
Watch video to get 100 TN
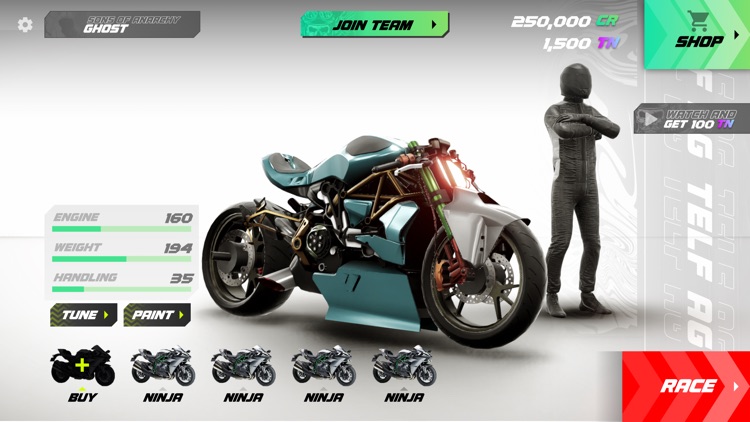[692, 119]
